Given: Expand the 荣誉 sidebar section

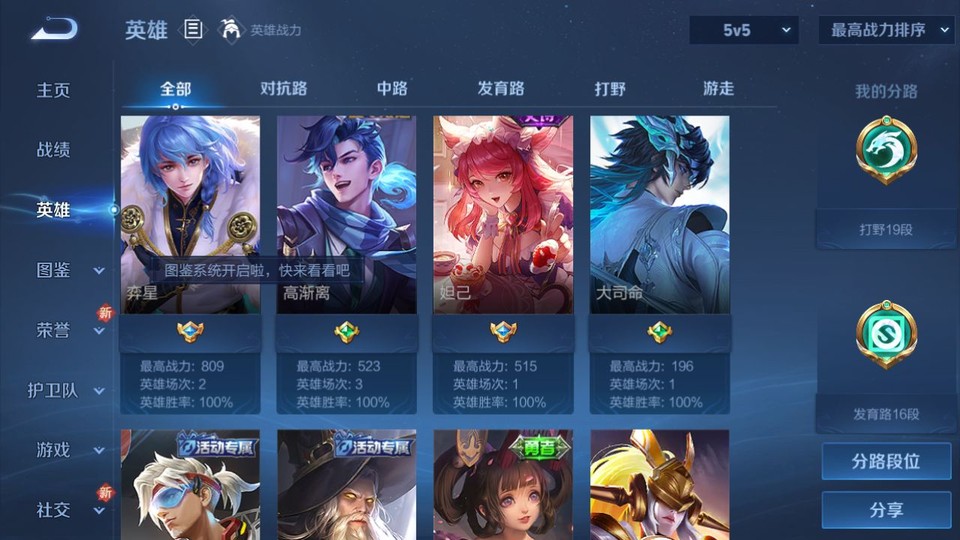Looking at the screenshot, I should [66, 330].
